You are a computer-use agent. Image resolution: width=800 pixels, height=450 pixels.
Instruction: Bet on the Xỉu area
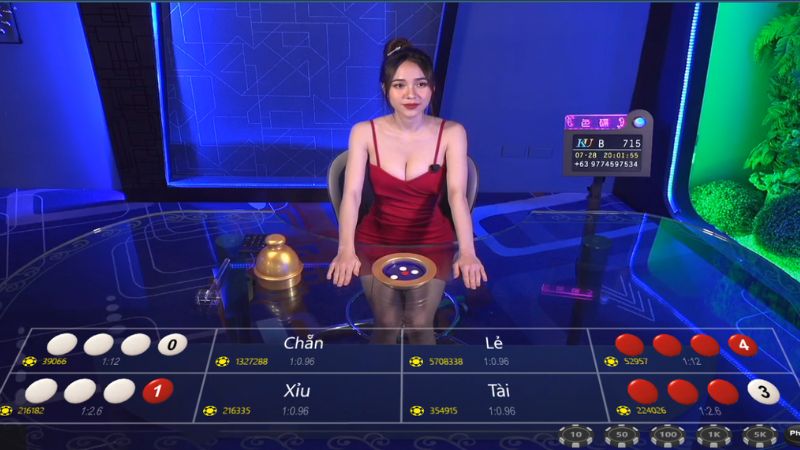[304, 397]
